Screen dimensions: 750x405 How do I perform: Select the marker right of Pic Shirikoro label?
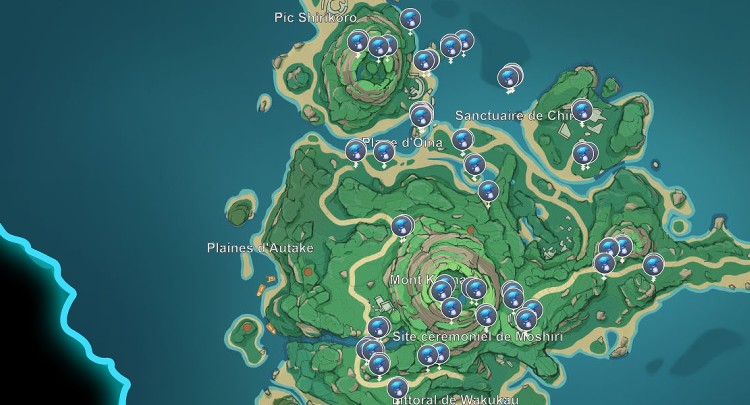click(410, 18)
